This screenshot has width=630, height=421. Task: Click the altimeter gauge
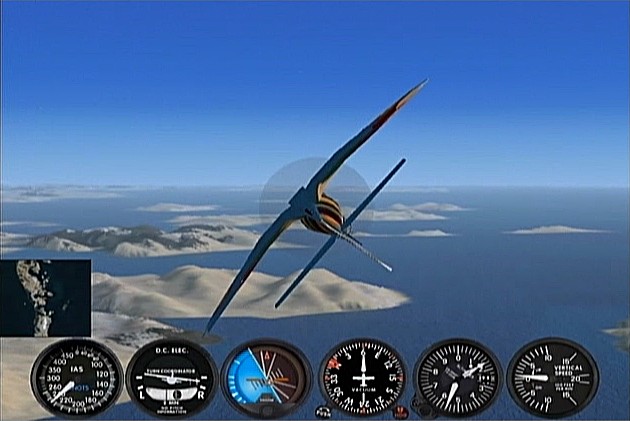tap(457, 379)
